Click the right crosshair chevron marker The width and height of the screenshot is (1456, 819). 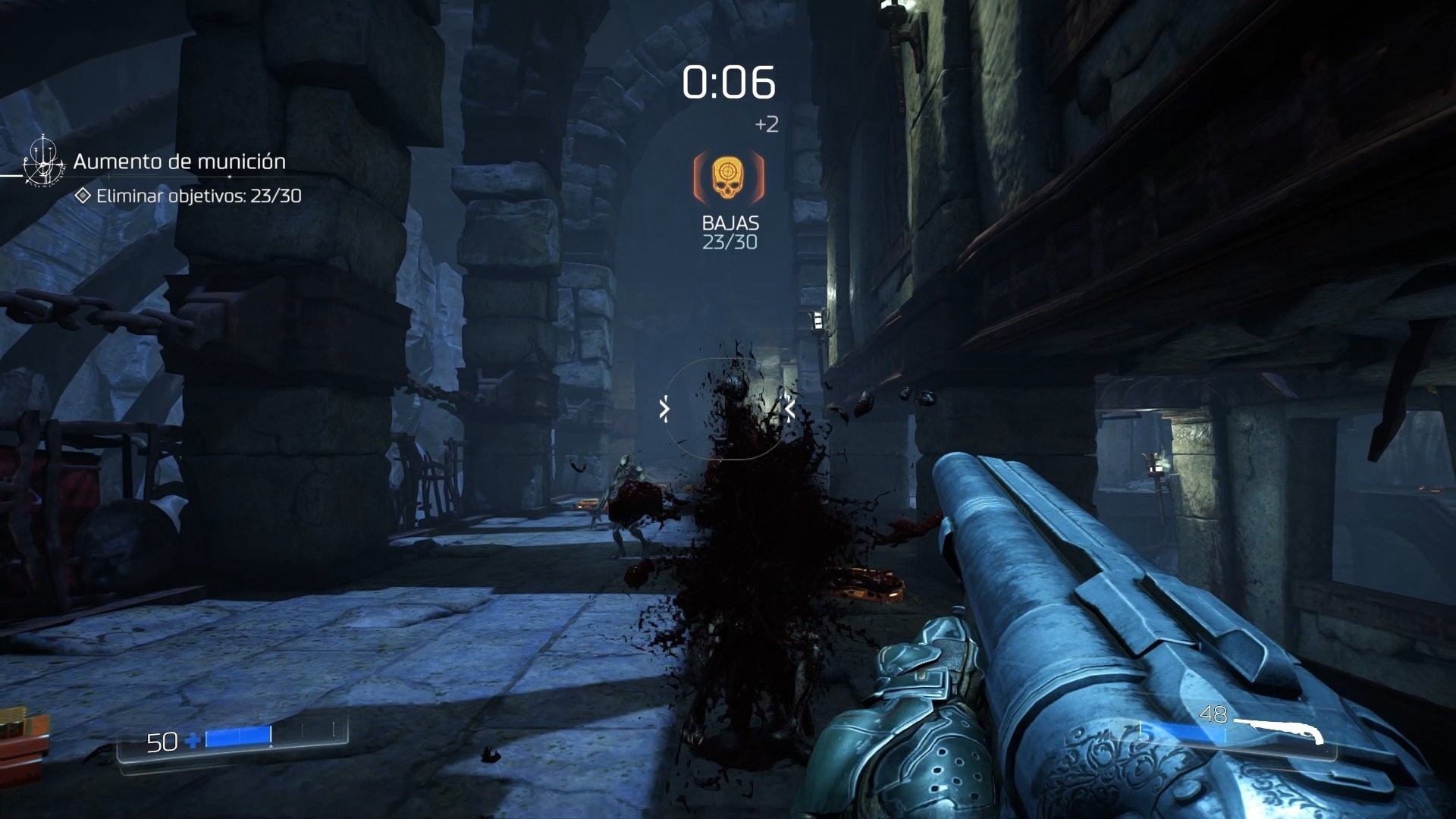pos(789,407)
